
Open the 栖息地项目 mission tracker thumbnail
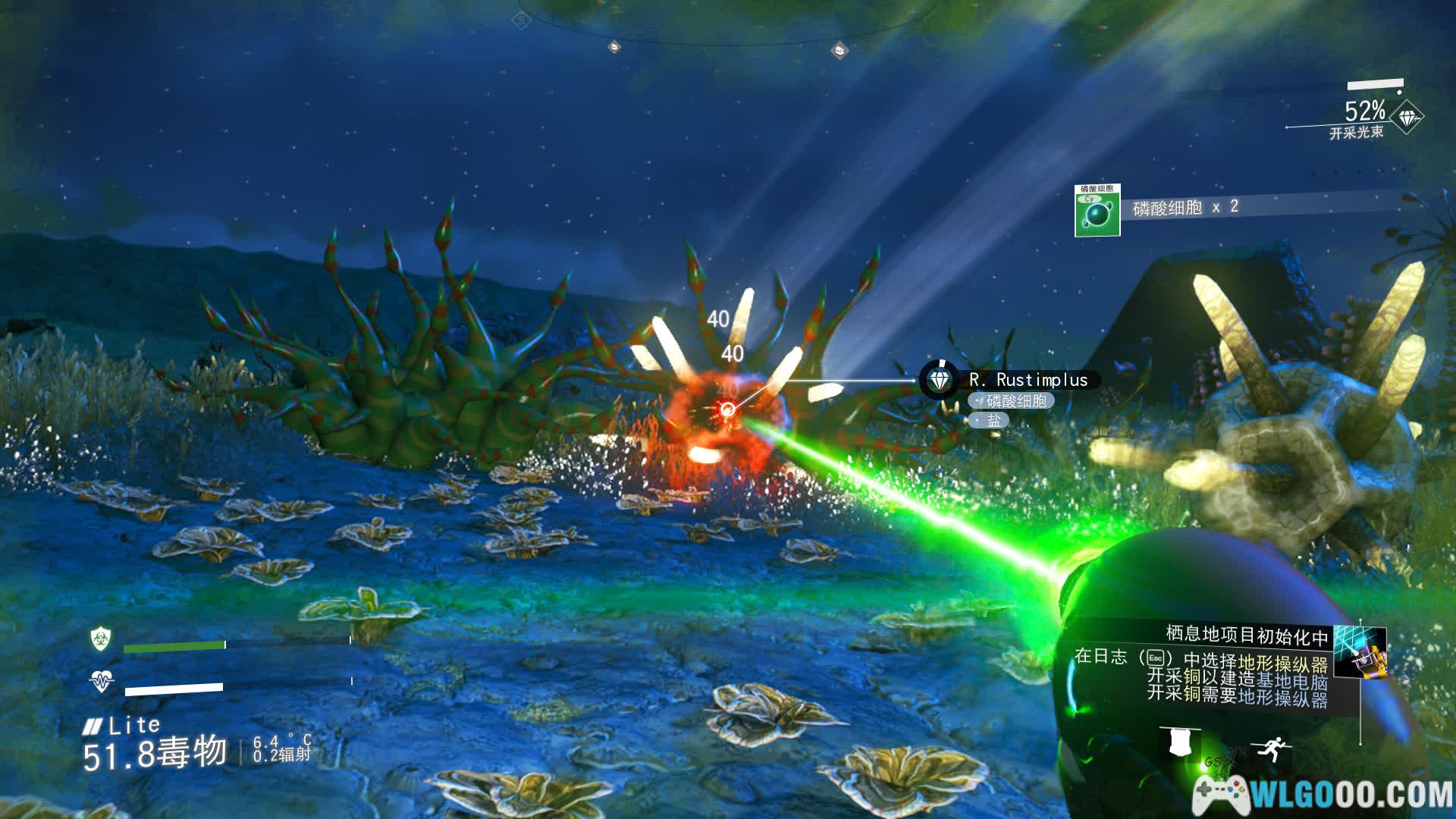click(1358, 651)
